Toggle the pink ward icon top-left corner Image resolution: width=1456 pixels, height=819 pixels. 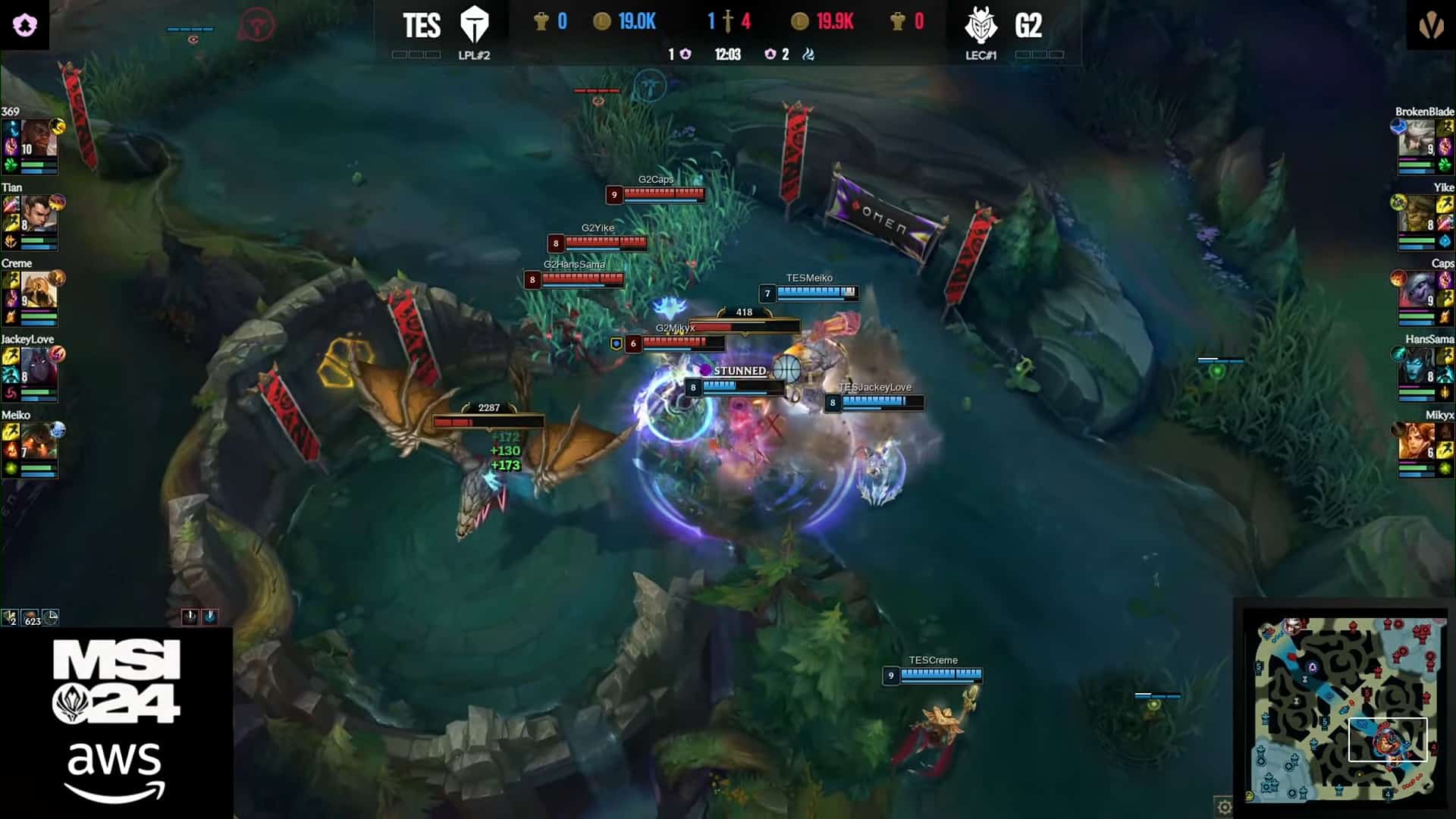tap(23, 24)
